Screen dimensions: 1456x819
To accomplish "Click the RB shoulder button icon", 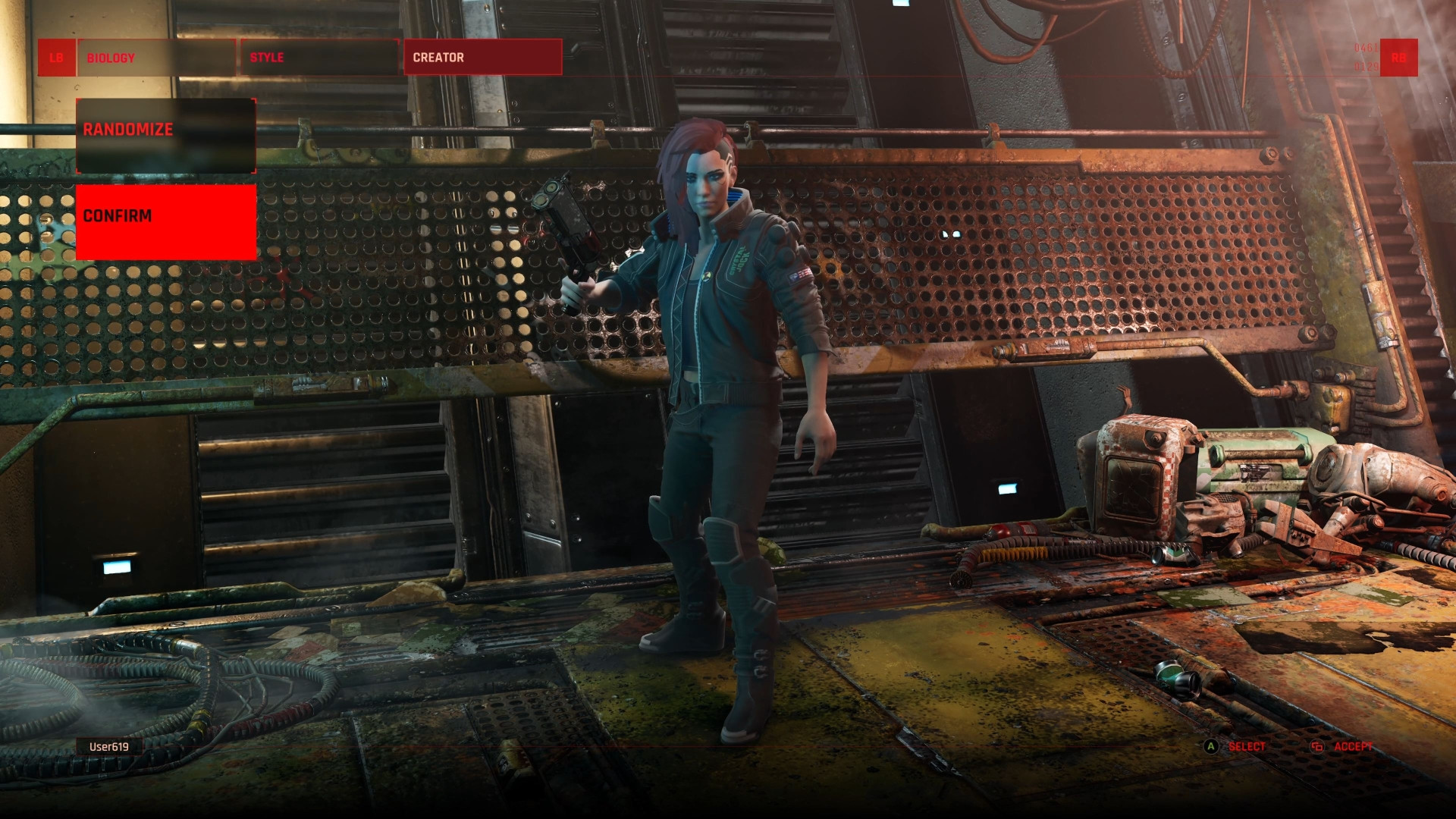I will pos(1399,58).
